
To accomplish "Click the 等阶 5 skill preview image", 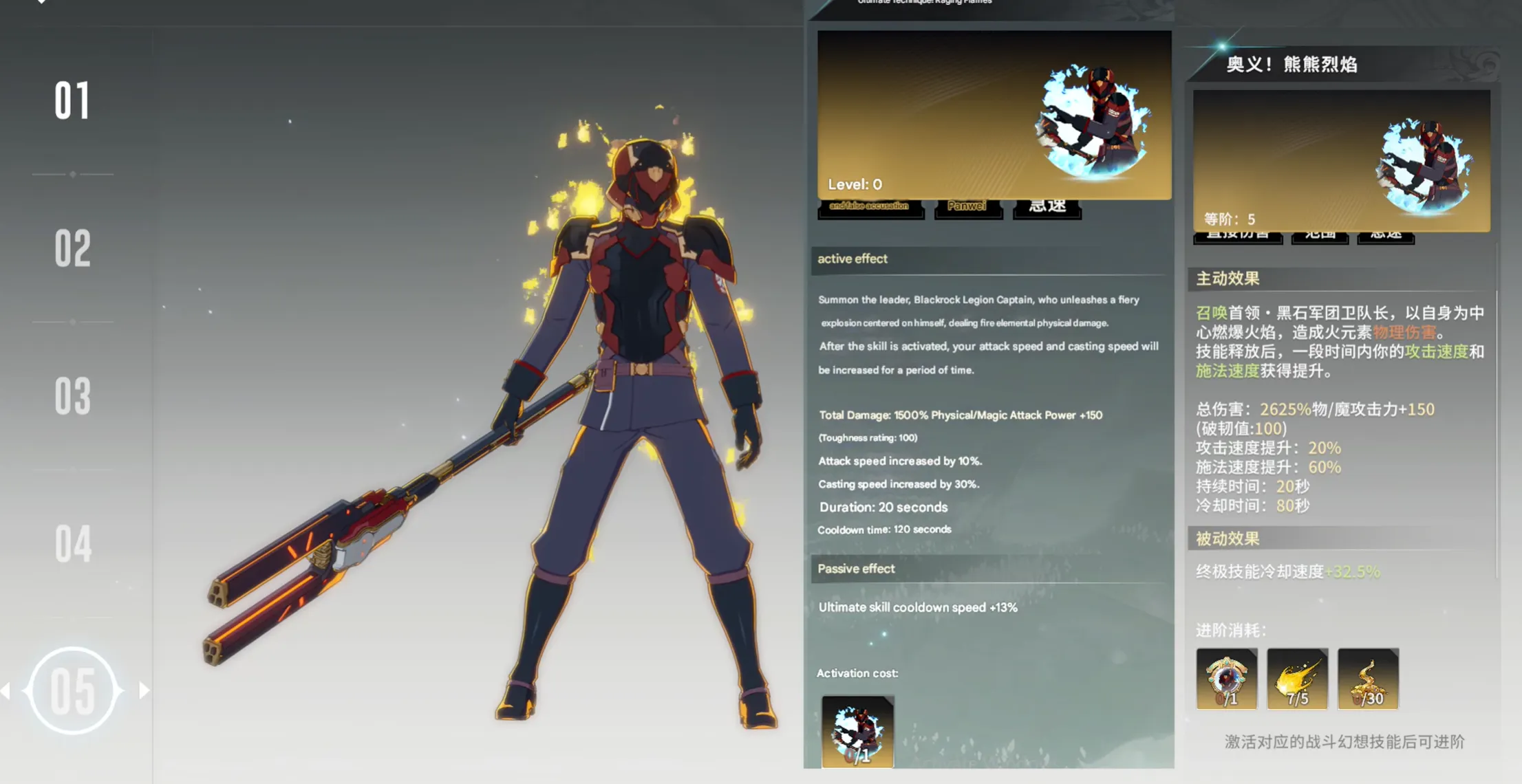I will tap(1341, 160).
